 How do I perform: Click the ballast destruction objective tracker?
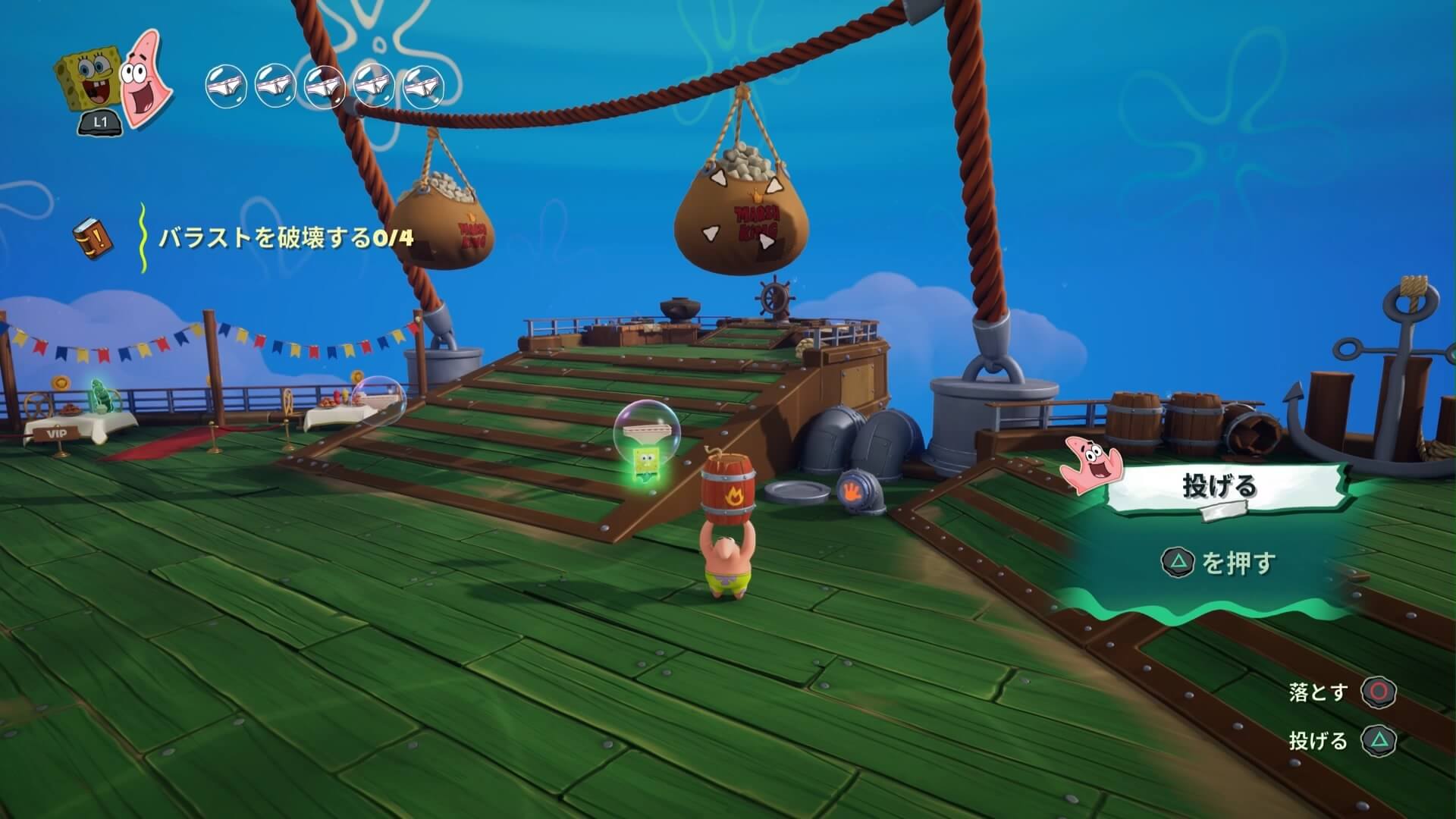(x=286, y=237)
